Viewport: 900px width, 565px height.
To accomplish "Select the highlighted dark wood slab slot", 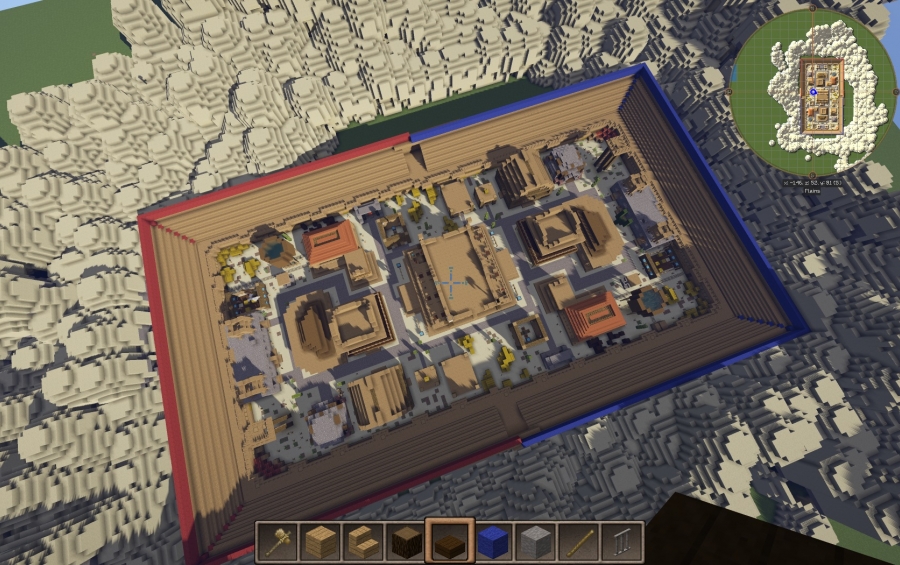I will point(449,542).
